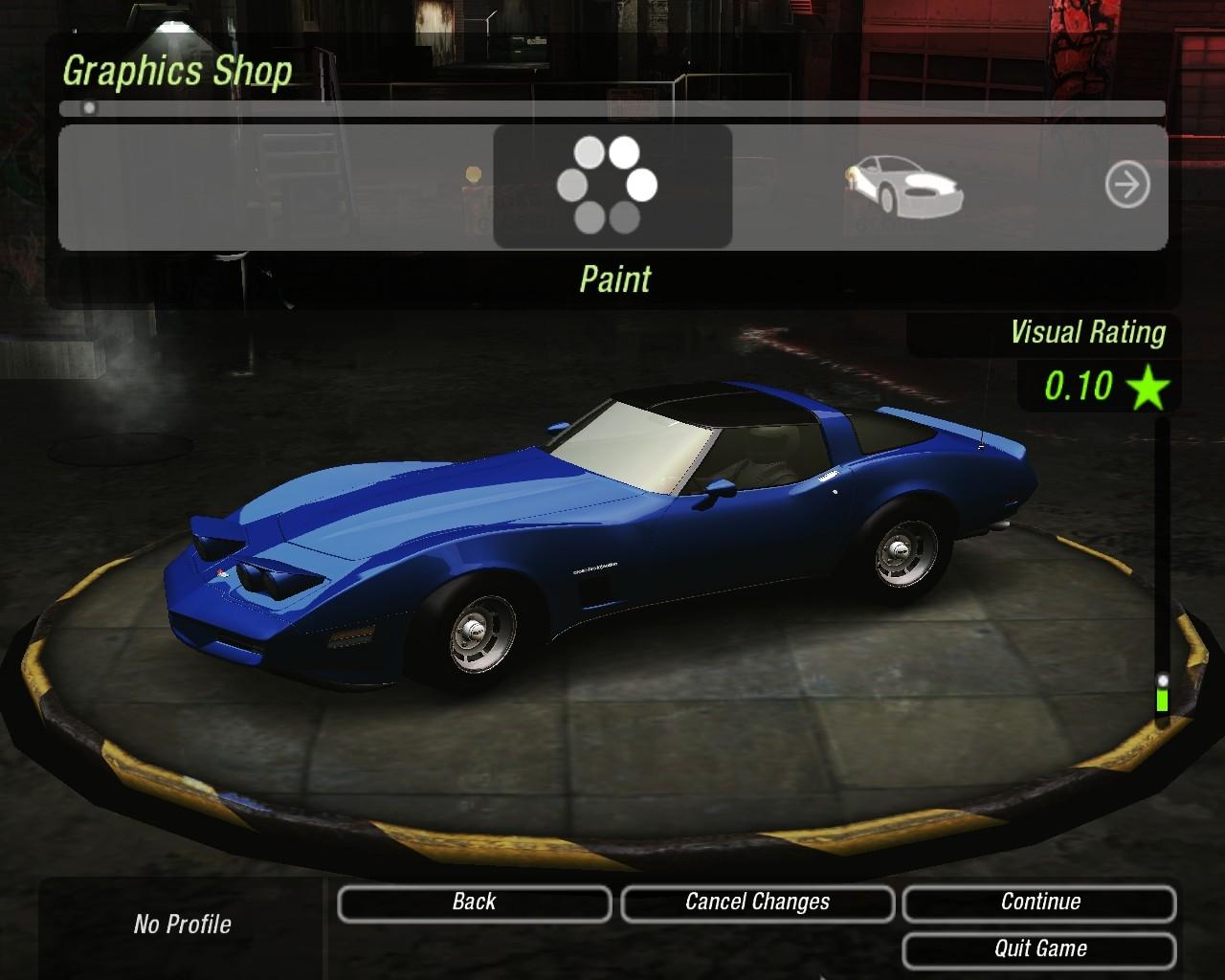Cancel Changes to the car
Image resolution: width=1225 pixels, height=980 pixels.
click(x=757, y=902)
